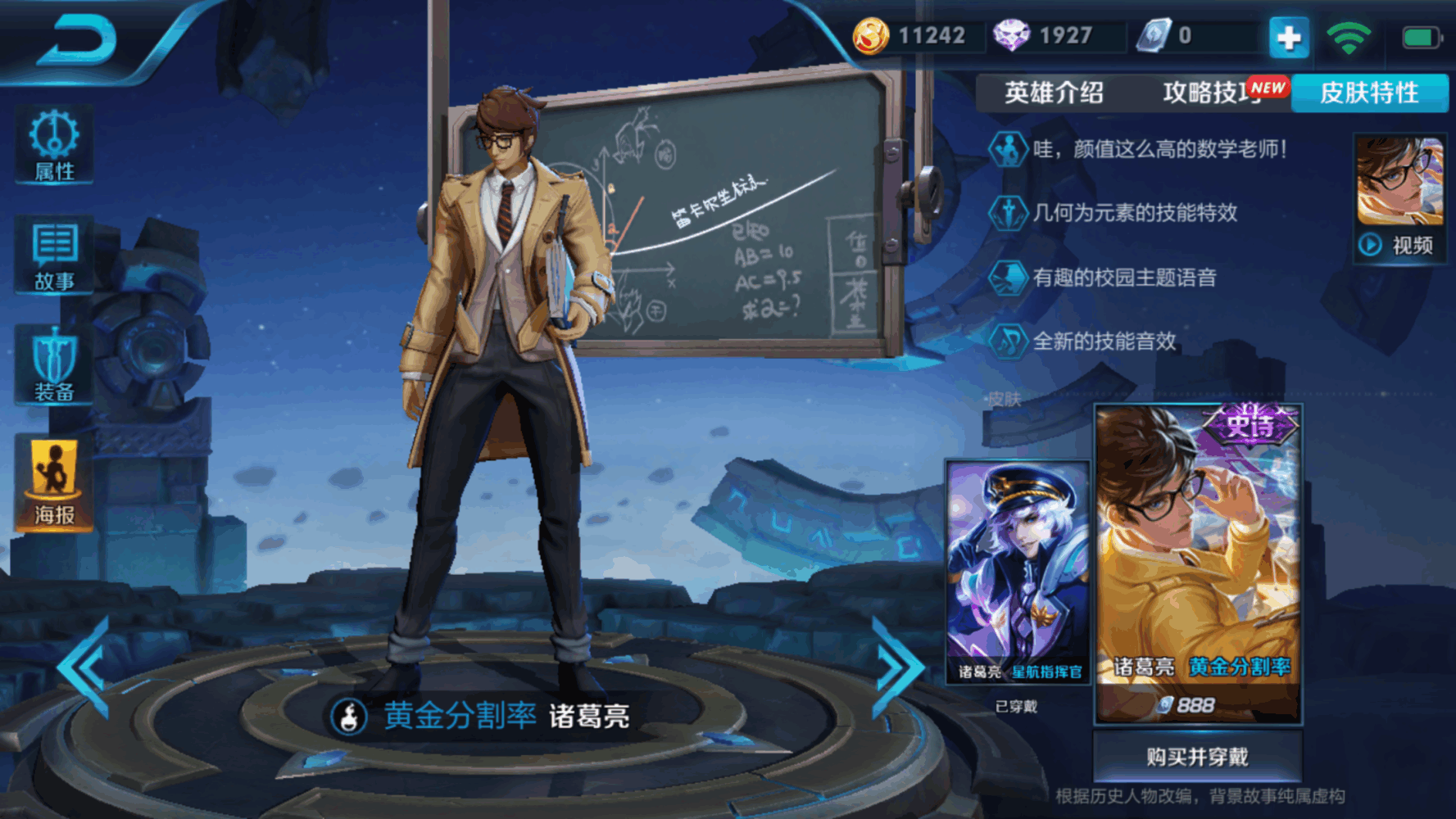Tap the blue plus recharge button
1456x819 pixels.
pos(1288,35)
